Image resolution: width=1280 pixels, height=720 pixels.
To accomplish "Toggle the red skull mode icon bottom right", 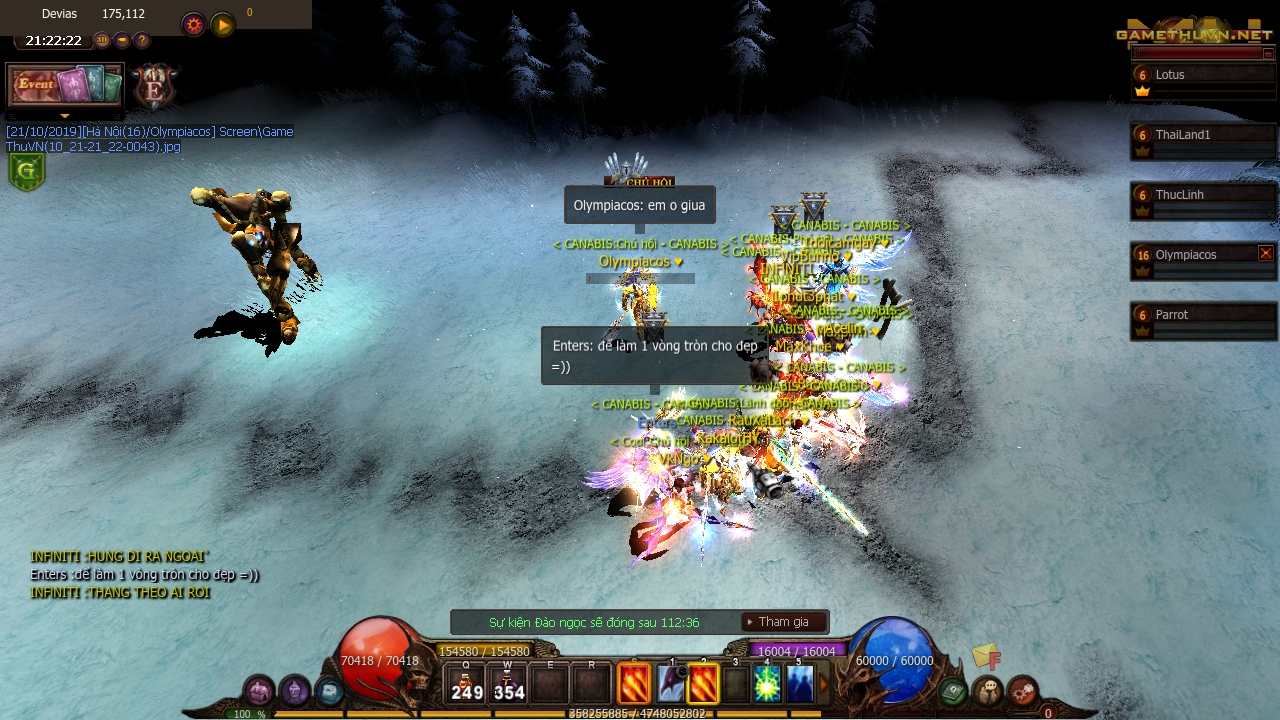I will [x=1022, y=689].
